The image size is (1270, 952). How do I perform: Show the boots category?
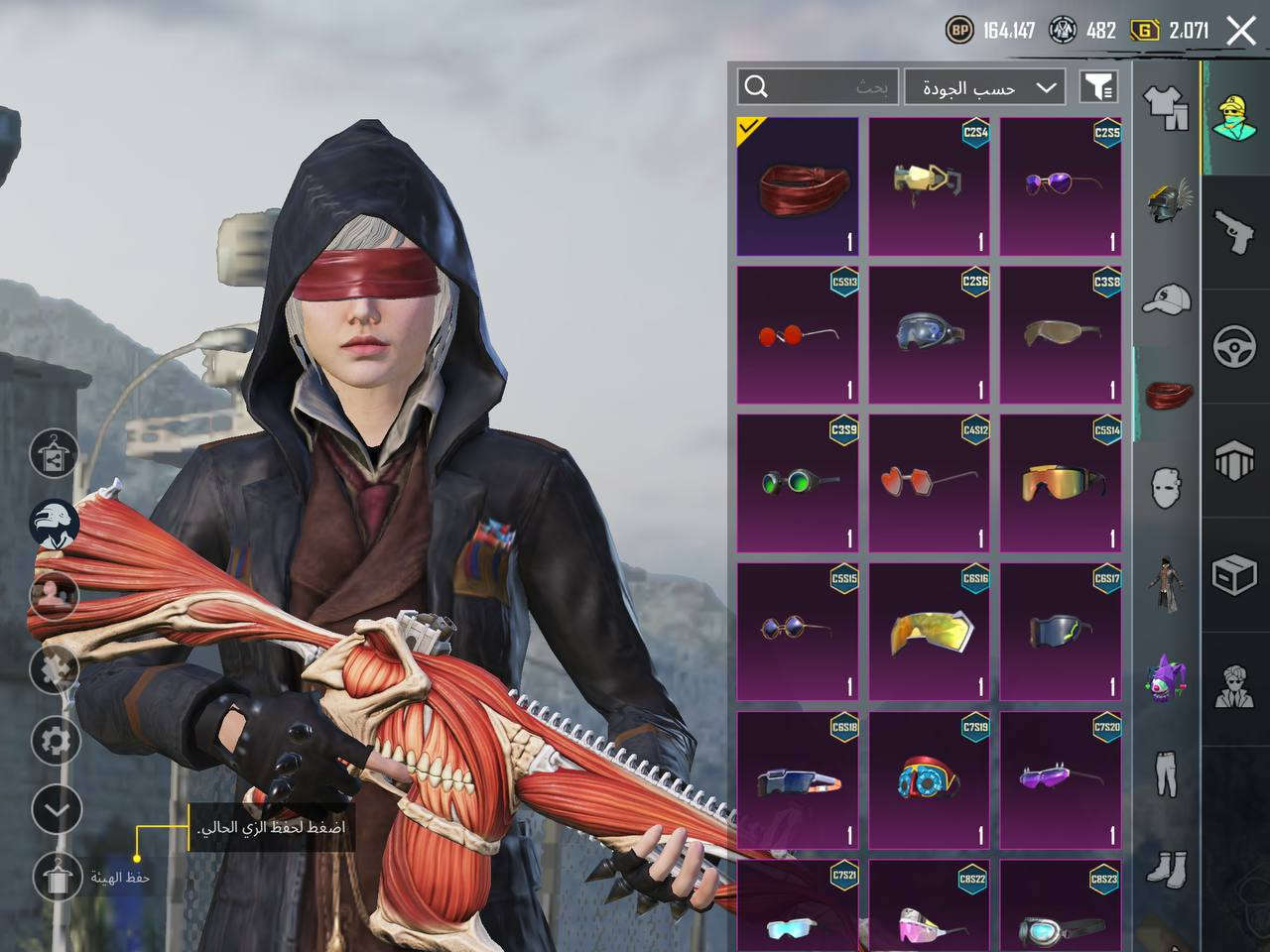pyautogui.click(x=1167, y=868)
